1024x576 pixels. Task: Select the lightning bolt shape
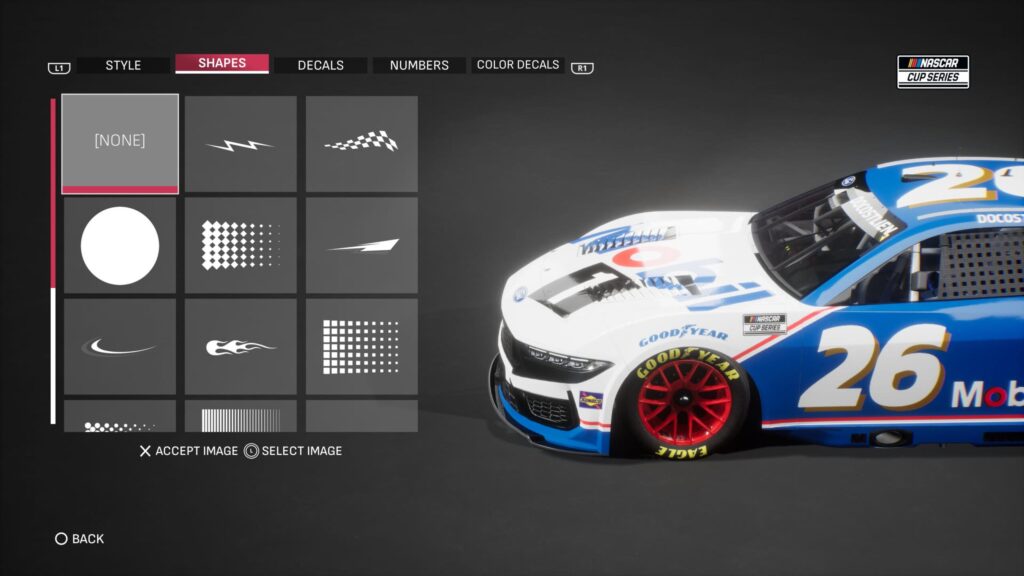241,144
